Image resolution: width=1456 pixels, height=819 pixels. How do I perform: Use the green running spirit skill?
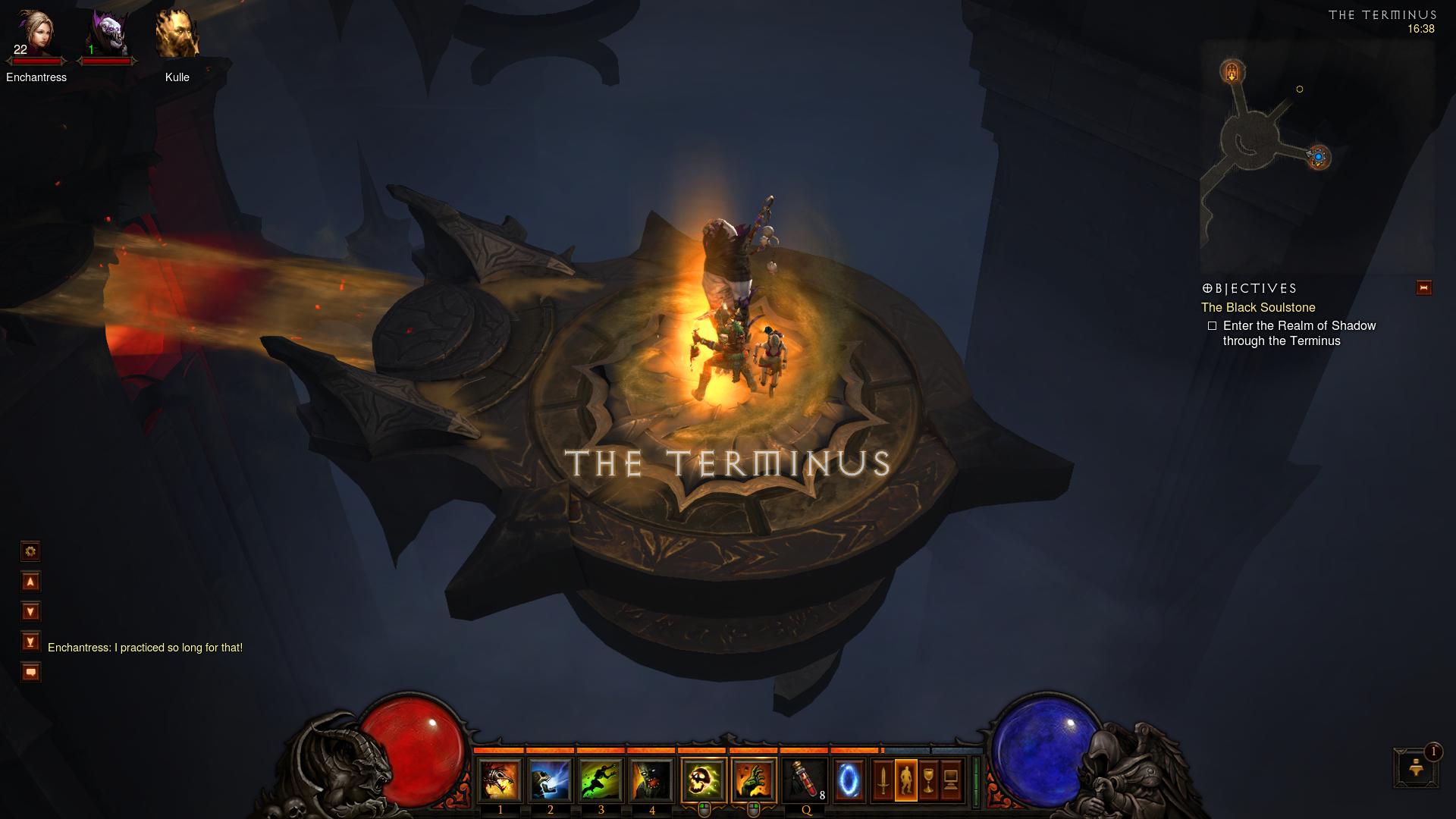[601, 780]
